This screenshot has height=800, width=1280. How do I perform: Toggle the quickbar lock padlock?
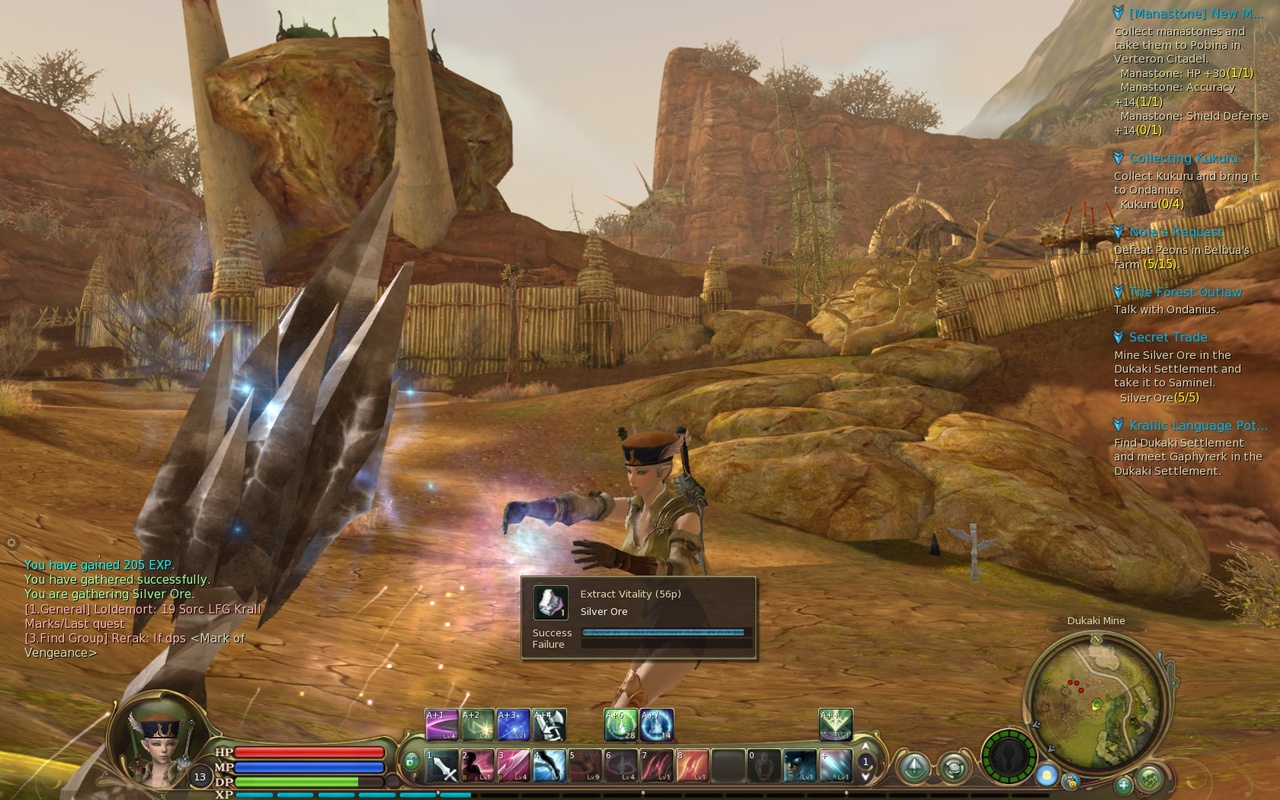[412, 760]
